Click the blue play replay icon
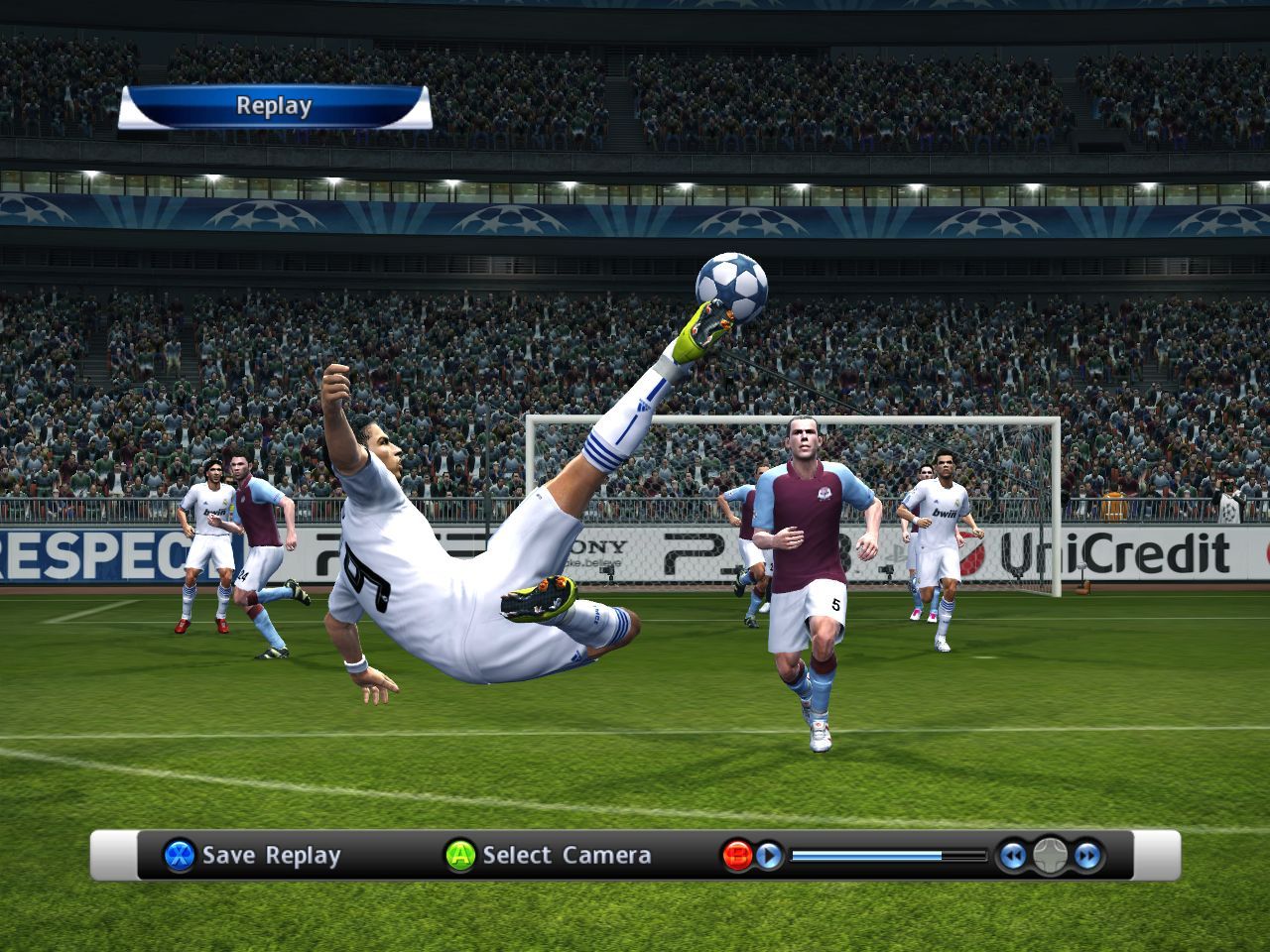Screen dimensions: 1270x952 [769, 855]
